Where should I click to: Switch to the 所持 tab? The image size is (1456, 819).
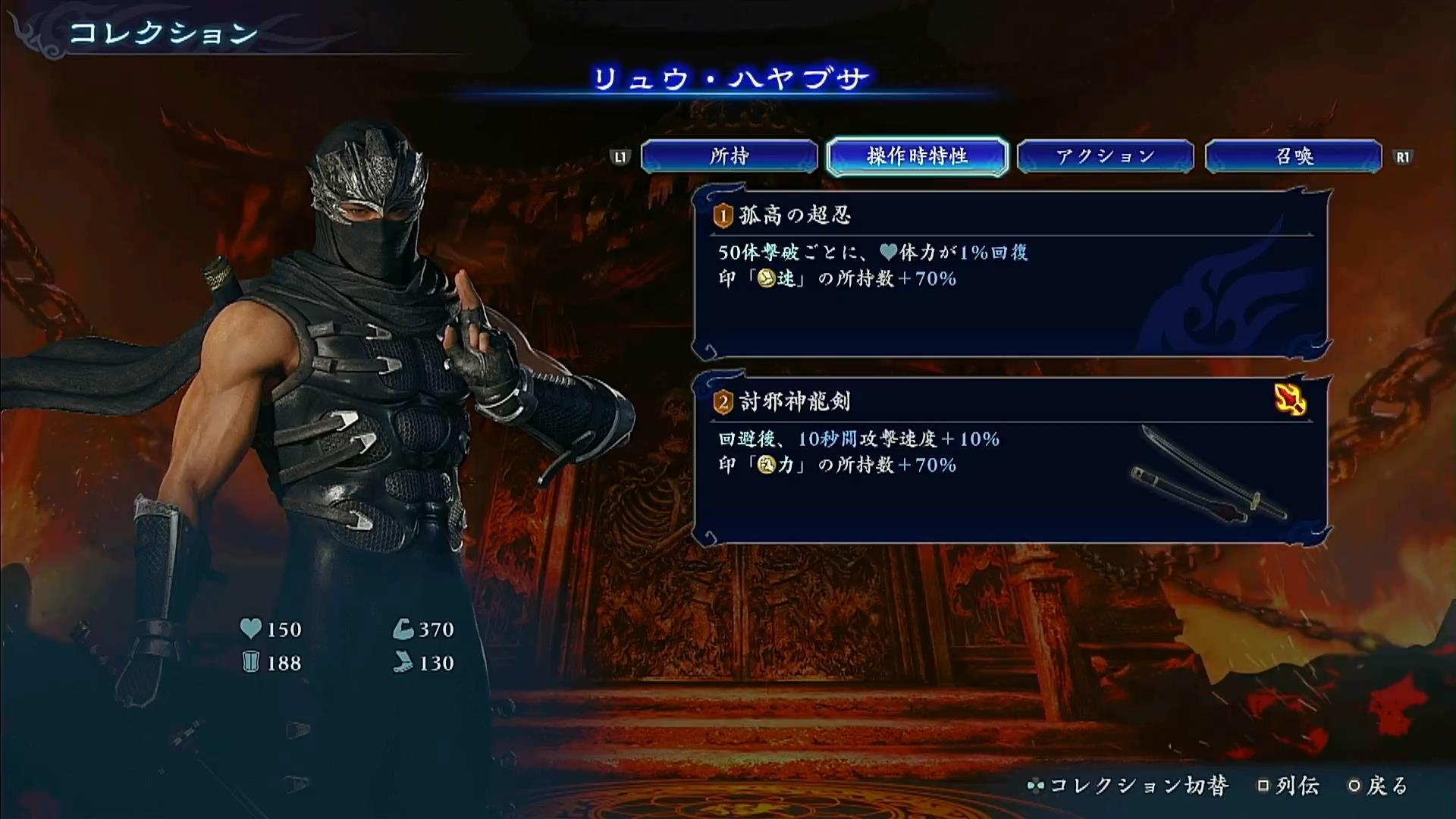pyautogui.click(x=729, y=157)
